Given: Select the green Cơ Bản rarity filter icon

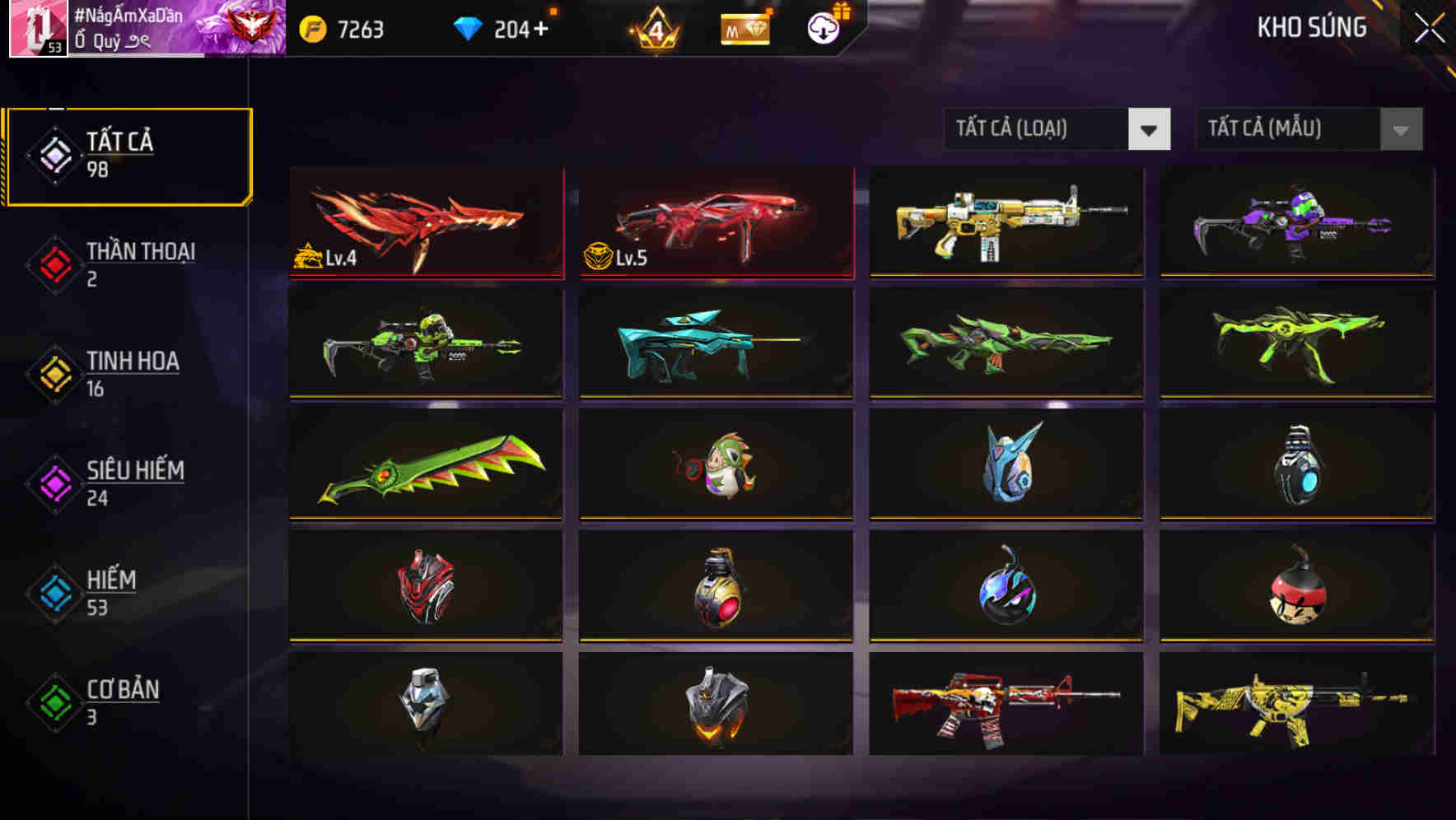Looking at the screenshot, I should [x=54, y=701].
